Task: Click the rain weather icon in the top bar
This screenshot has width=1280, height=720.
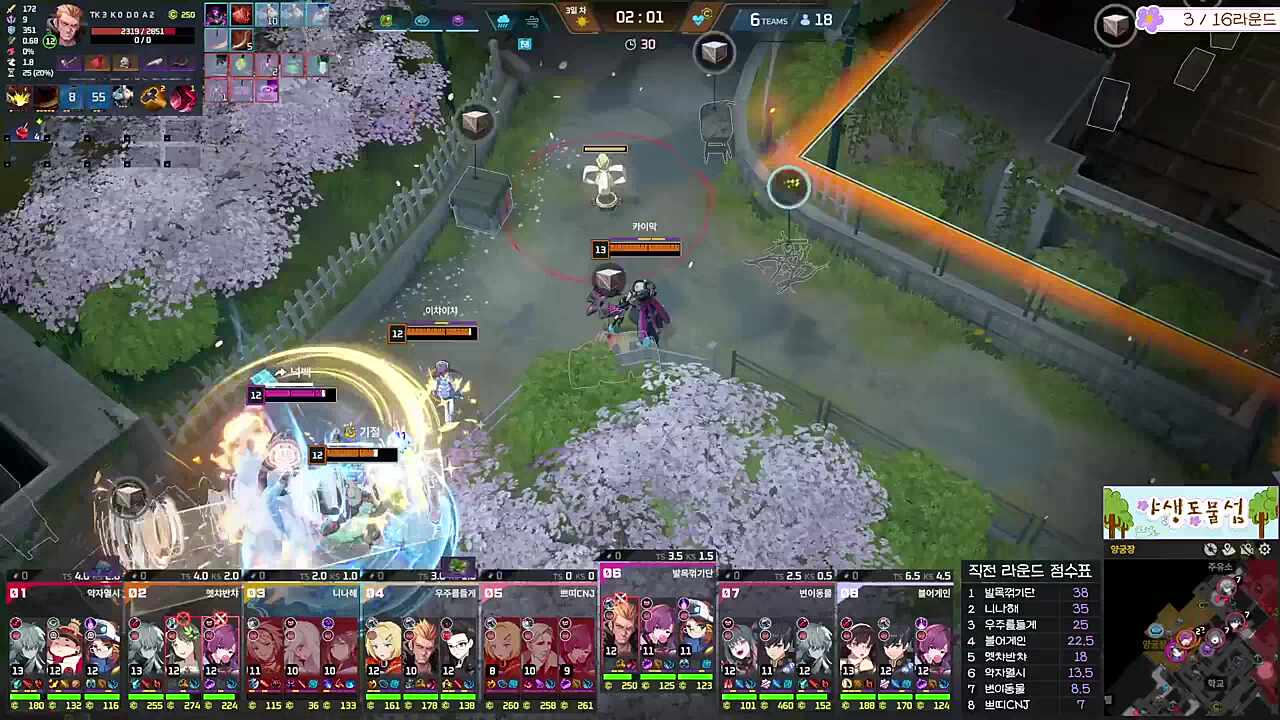Action: (503, 21)
